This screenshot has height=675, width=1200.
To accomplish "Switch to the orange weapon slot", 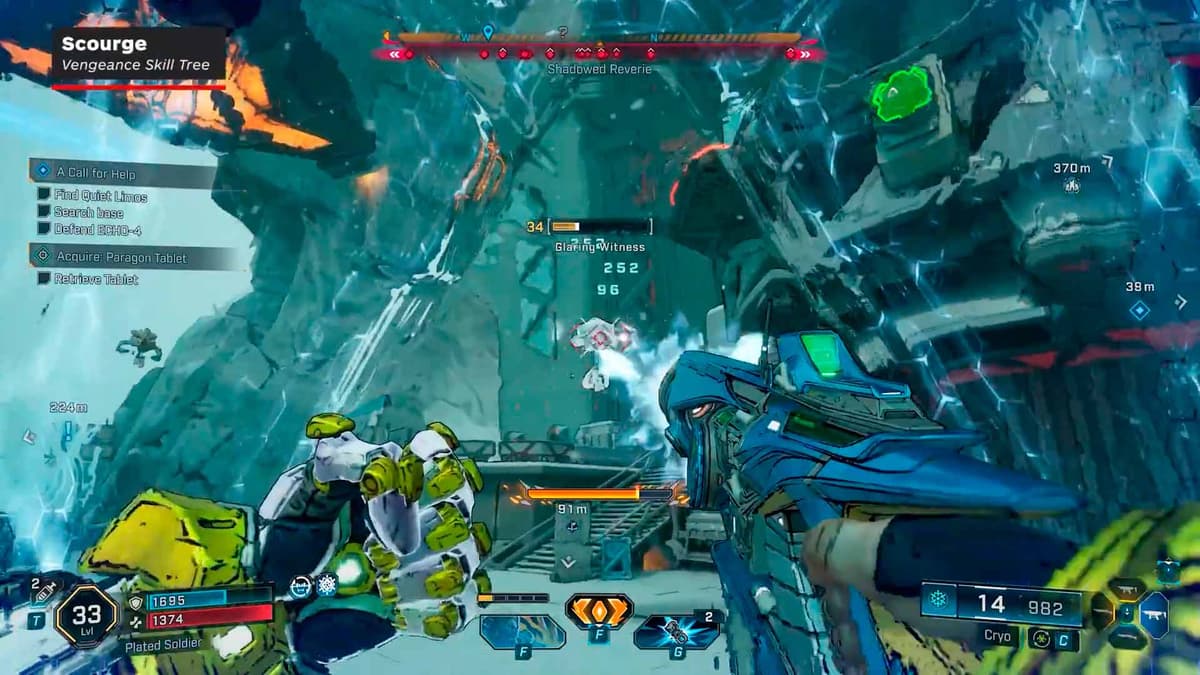I will coord(1101,612).
